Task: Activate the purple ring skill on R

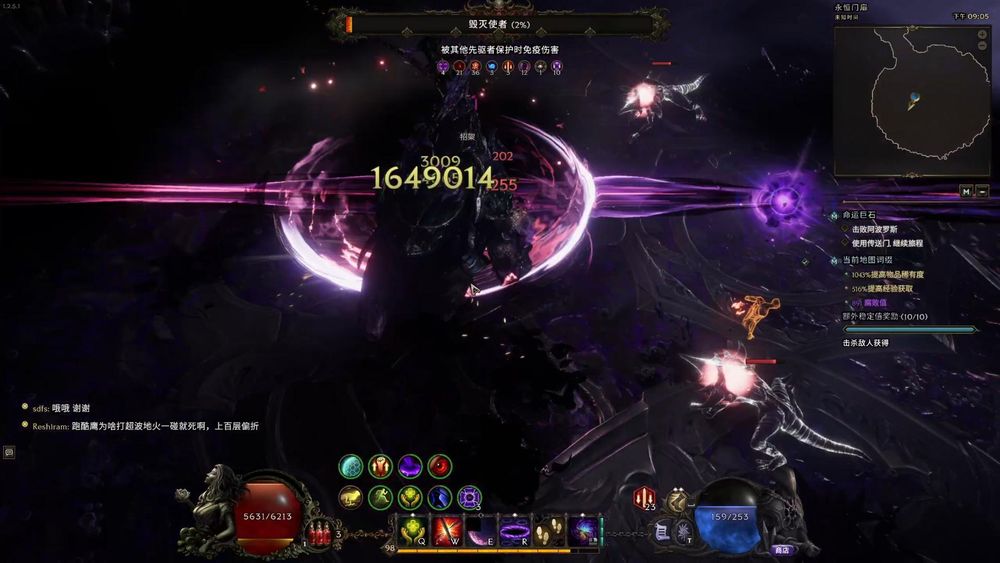Action: point(514,530)
